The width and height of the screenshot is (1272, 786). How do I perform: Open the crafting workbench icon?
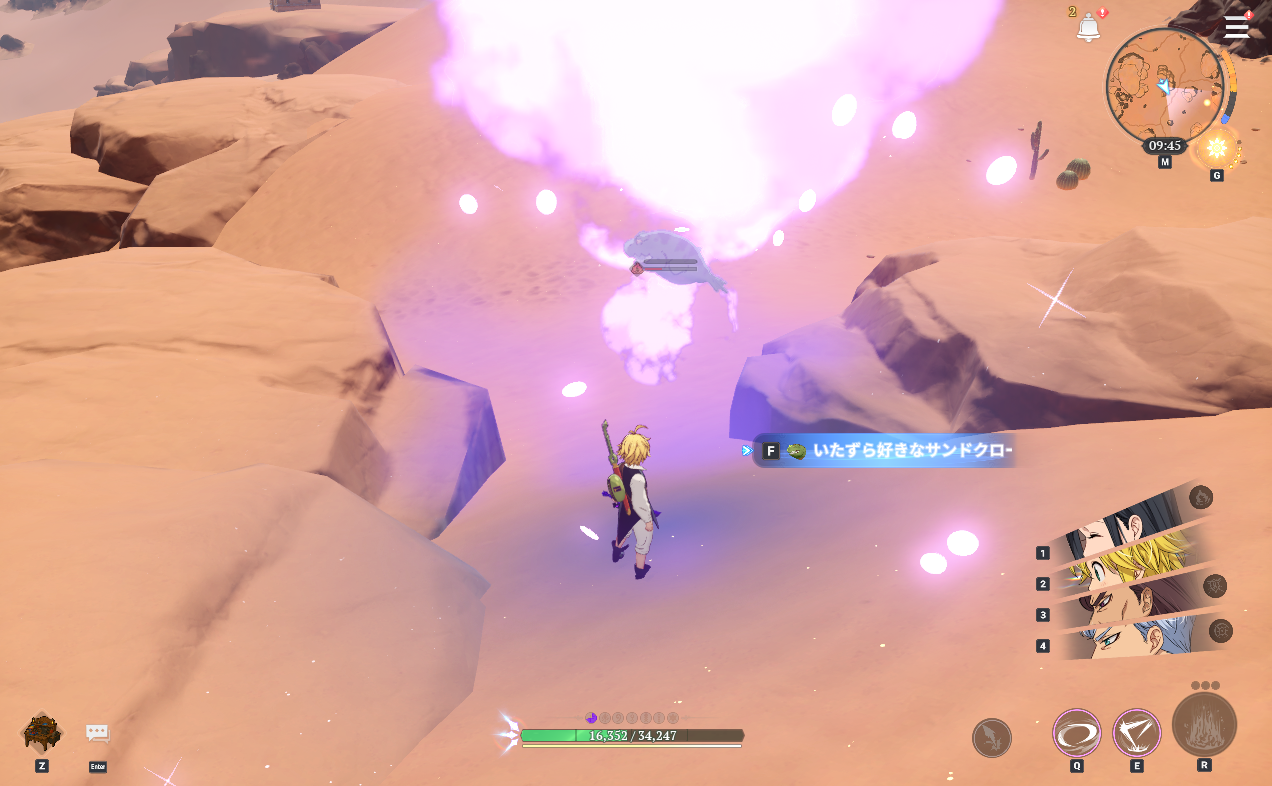pyautogui.click(x=42, y=732)
